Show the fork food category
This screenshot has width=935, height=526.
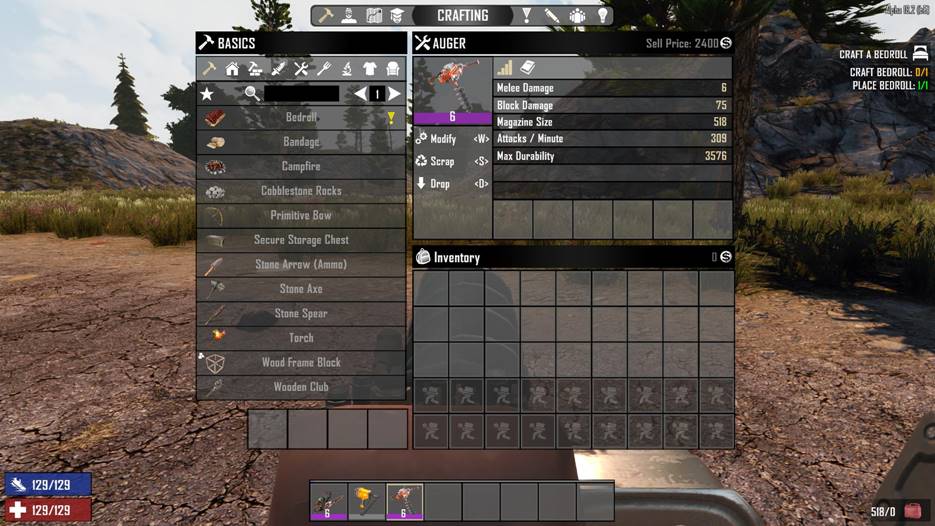pos(324,69)
